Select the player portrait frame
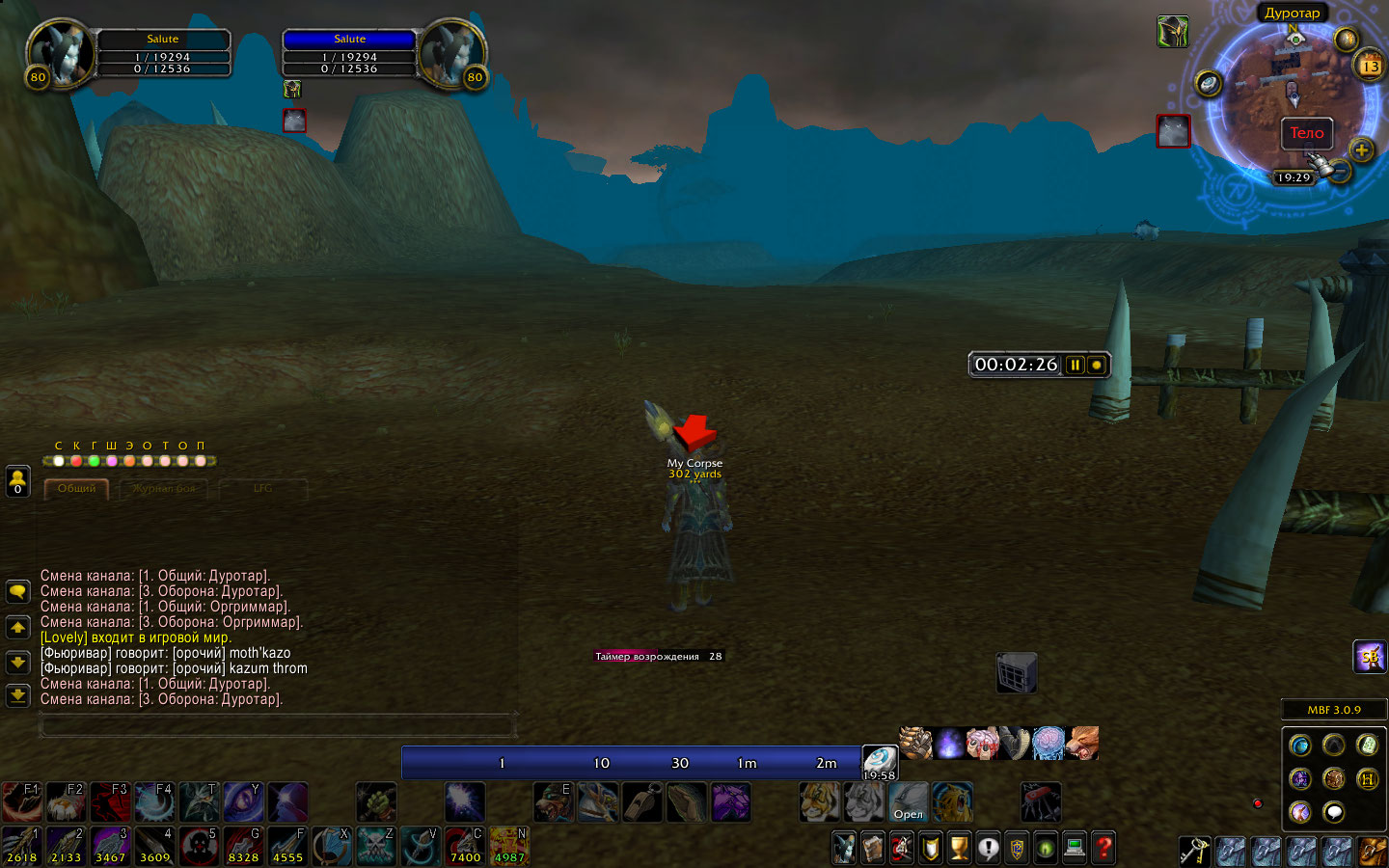Viewport: 1389px width, 868px height. [61, 53]
